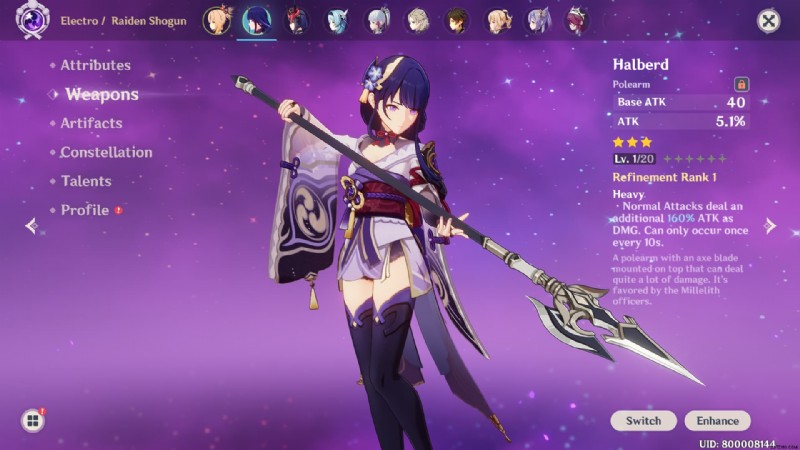This screenshot has height=450, width=800.
Task: Enhance the Halberd polearm
Action: tap(718, 421)
